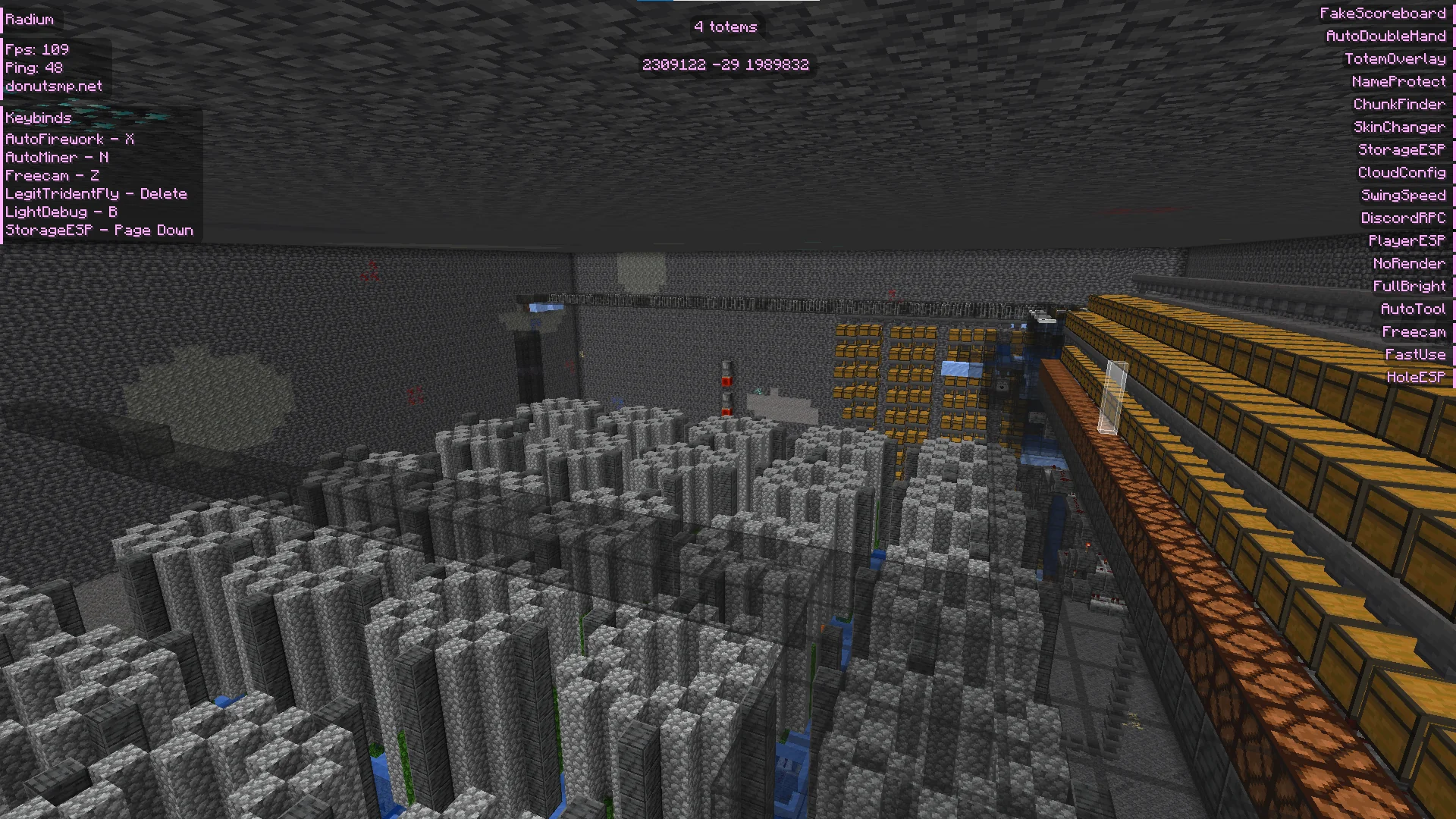Expand the CloudConfig module options
The width and height of the screenshot is (1456, 819).
point(1401,172)
